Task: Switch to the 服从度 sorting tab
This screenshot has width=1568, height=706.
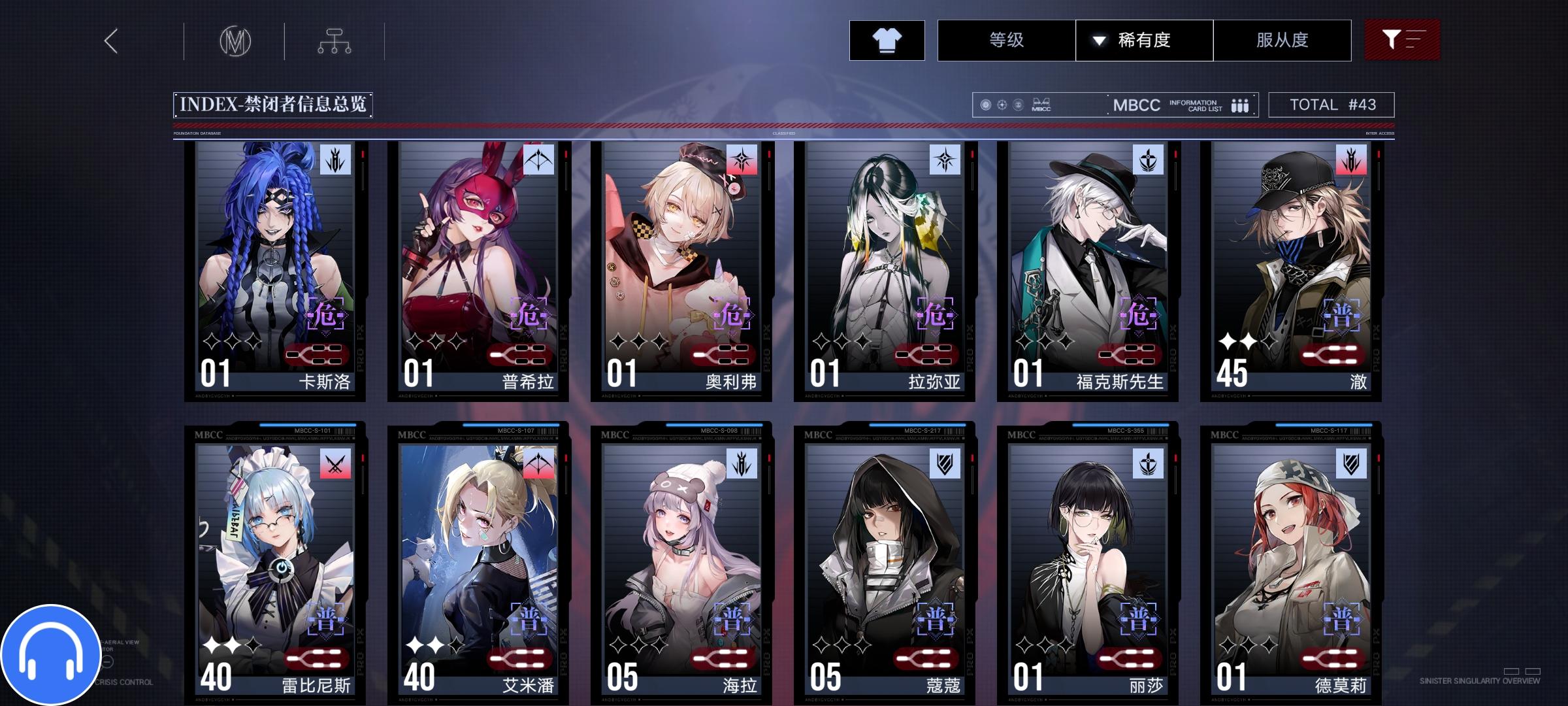Action: [x=1282, y=40]
